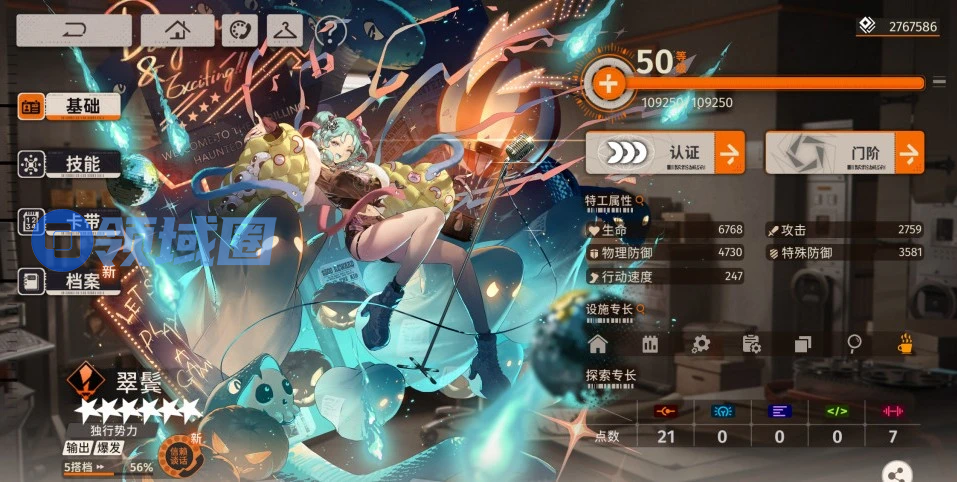Open the 门阶 upgrade button
This screenshot has height=482, width=957.
pyautogui.click(x=844, y=153)
